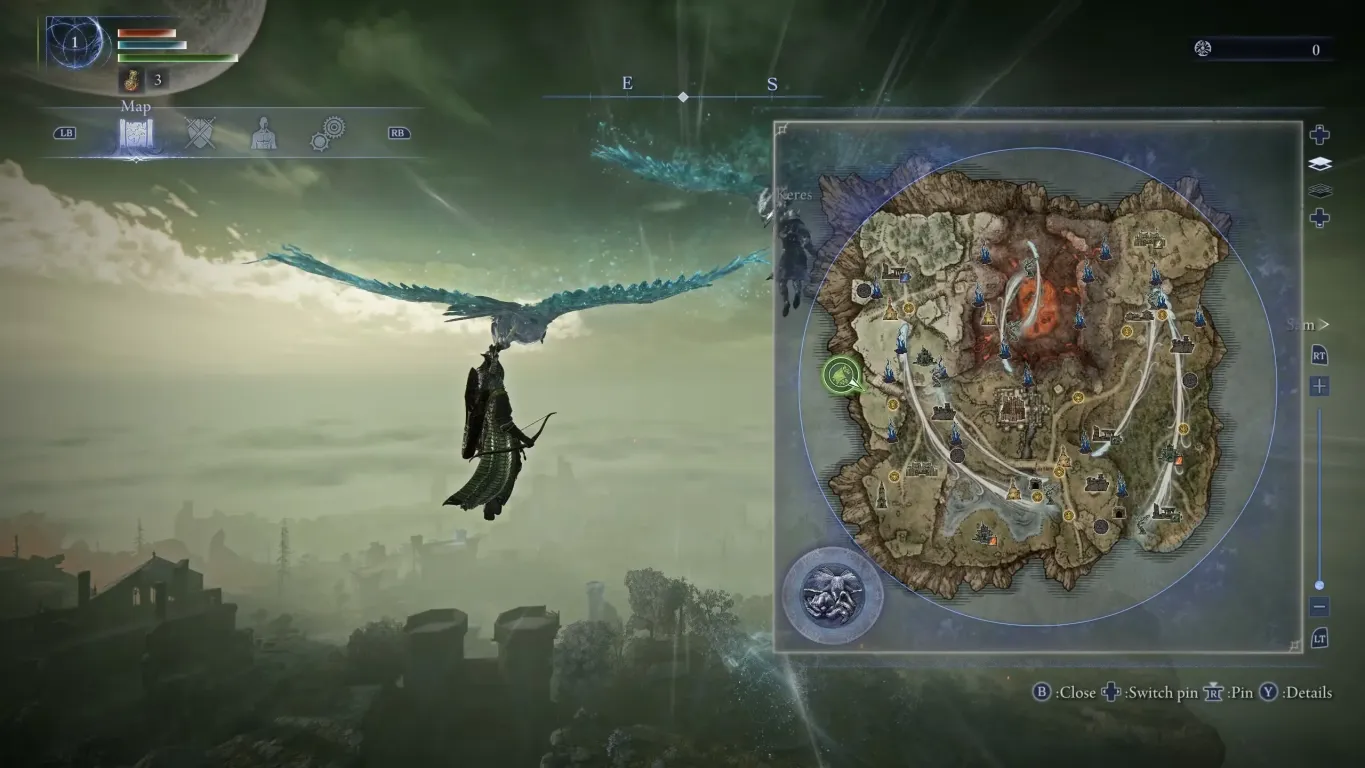This screenshot has width=1365, height=768.
Task: Select the green player location marker
Action: tap(843, 377)
